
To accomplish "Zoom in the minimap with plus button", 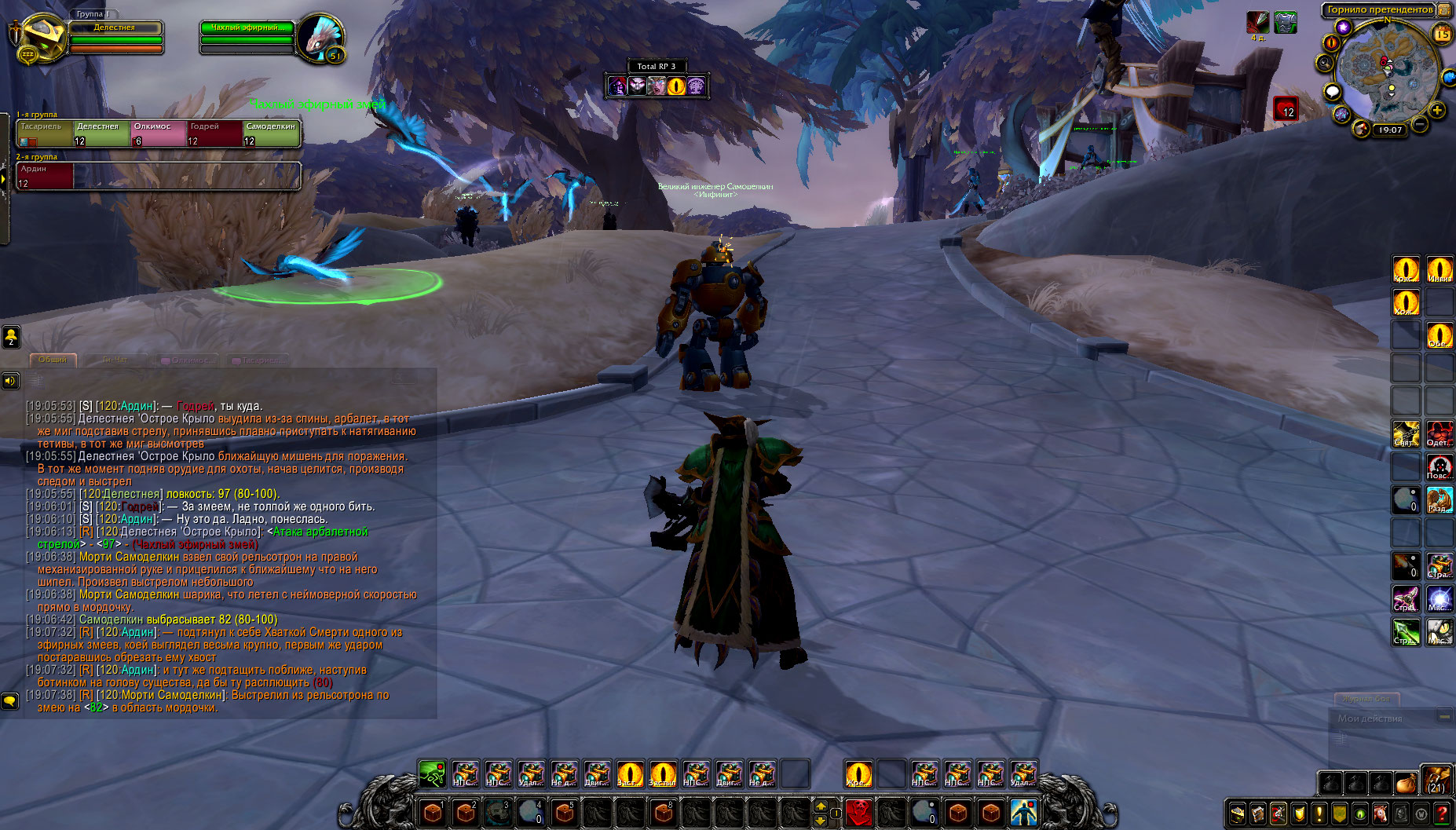I will pyautogui.click(x=1437, y=110).
